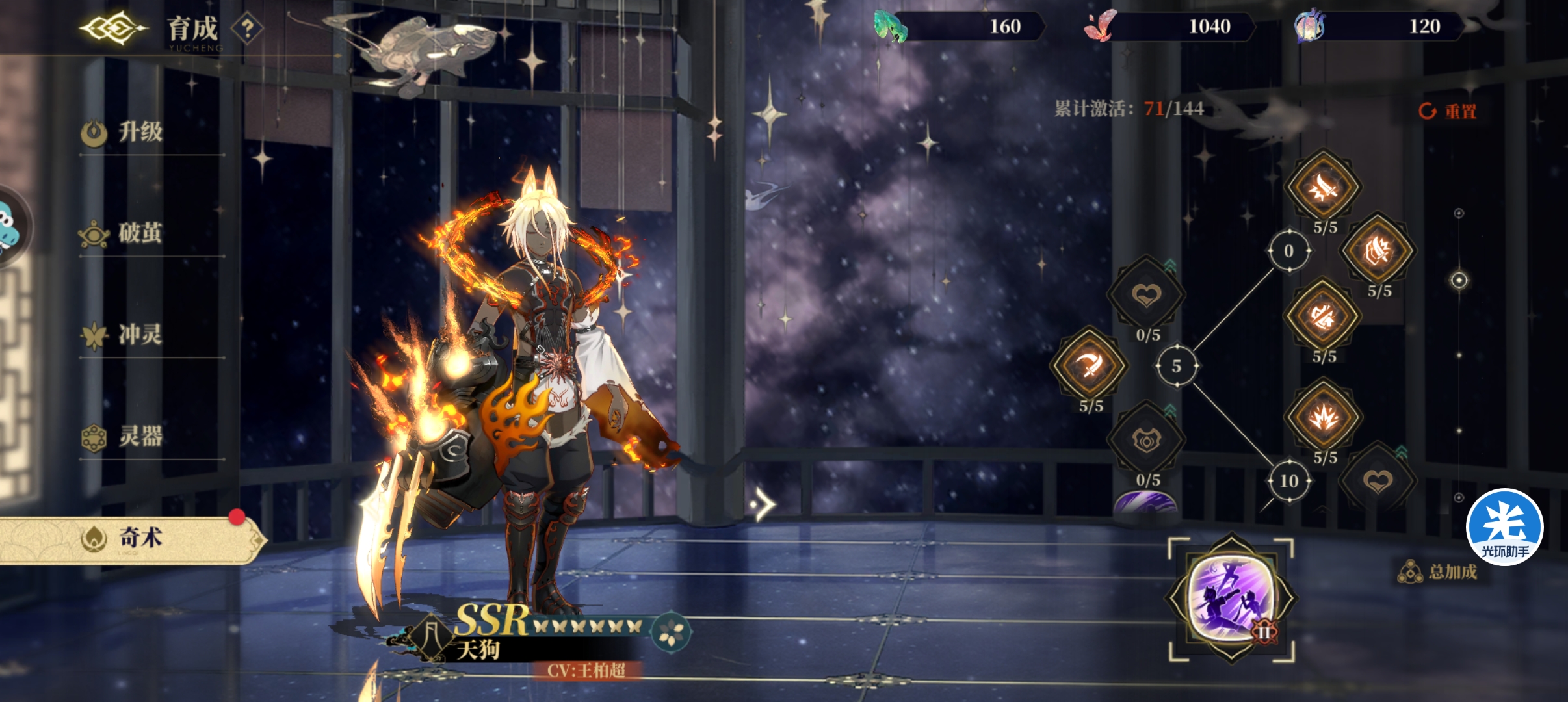Open the 灵器 equipment menu
1568x702 pixels.
coord(140,437)
